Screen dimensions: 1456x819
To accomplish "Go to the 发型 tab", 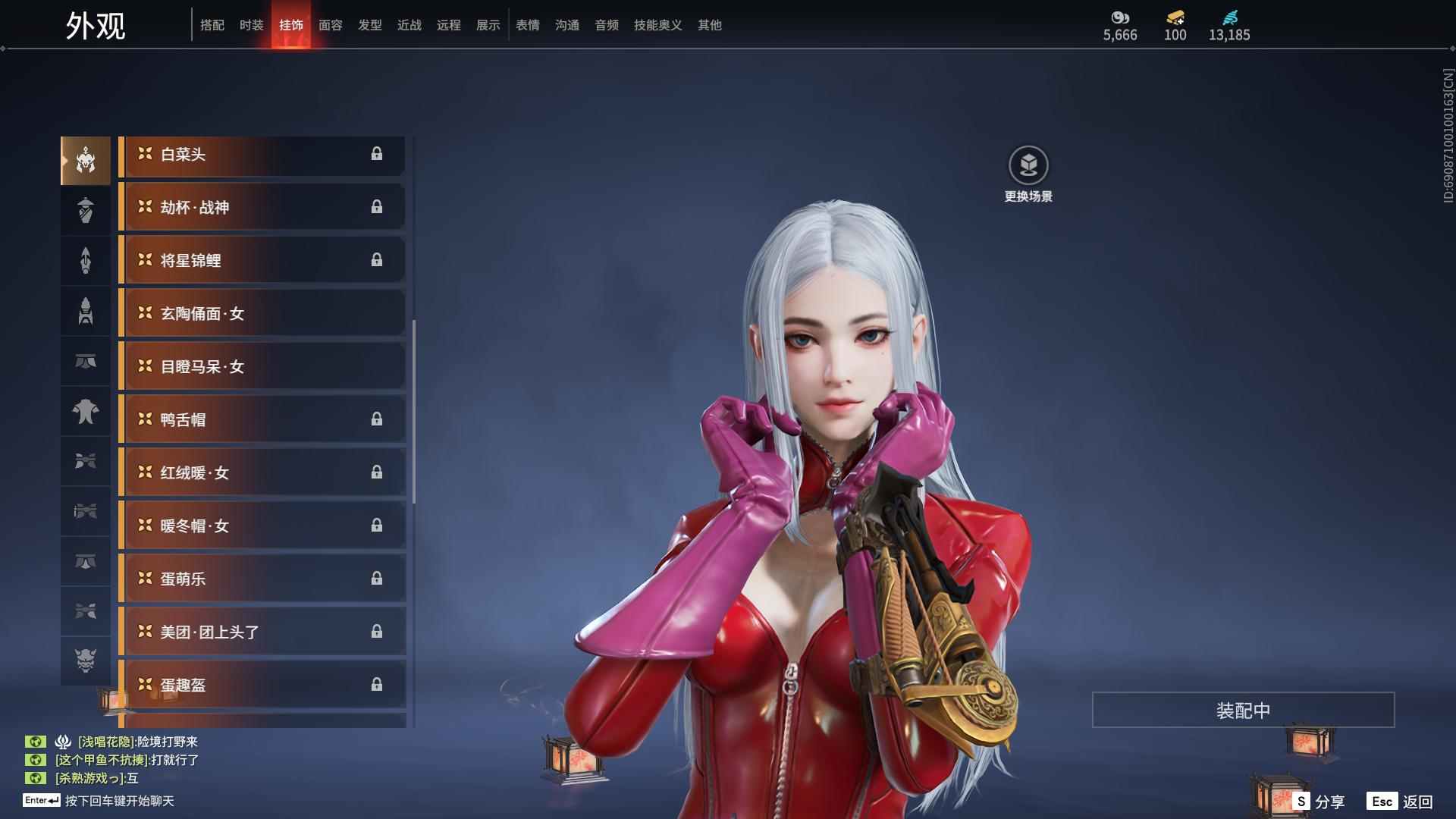I will pos(369,25).
